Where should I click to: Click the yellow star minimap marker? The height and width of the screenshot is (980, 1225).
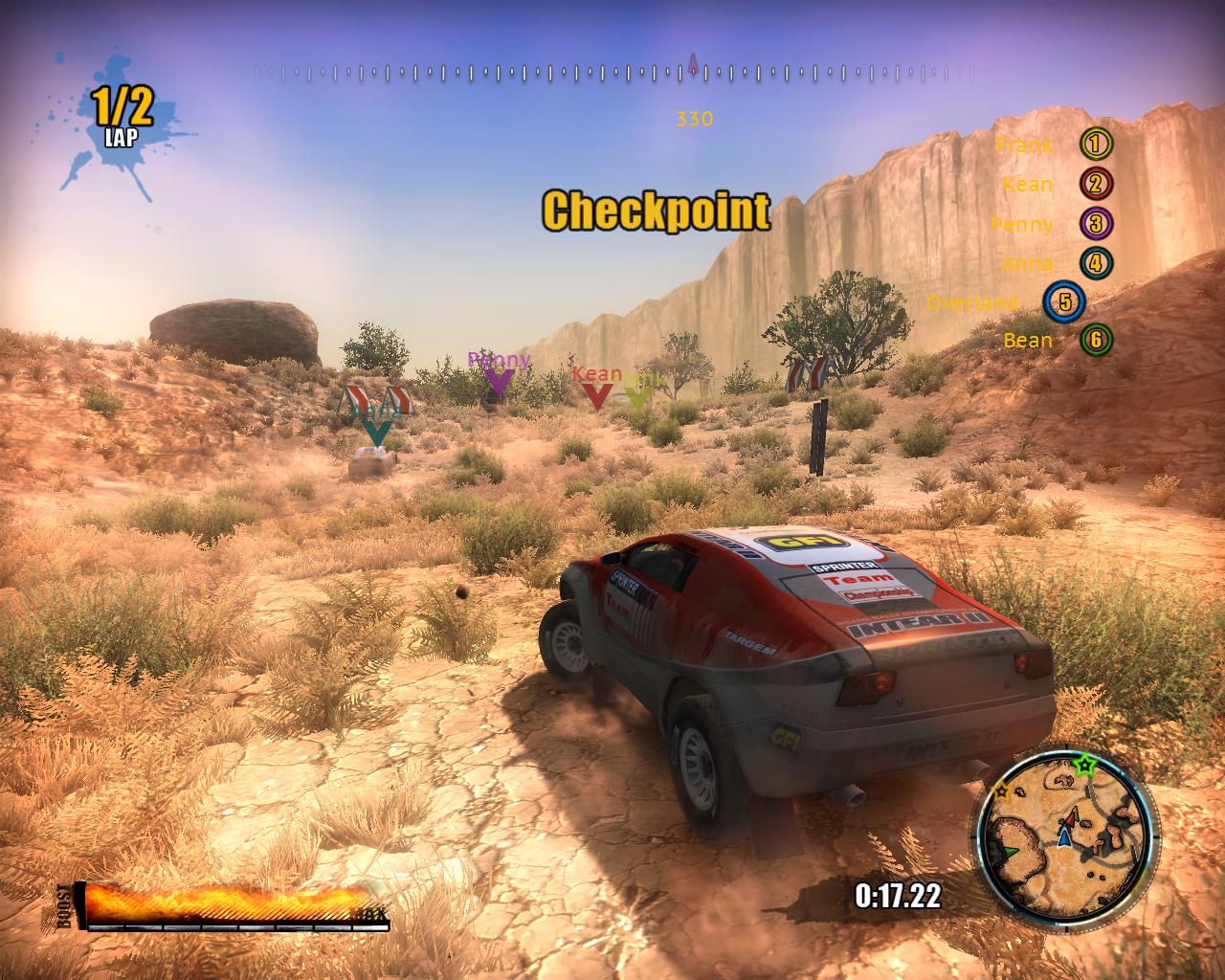click(x=1001, y=791)
